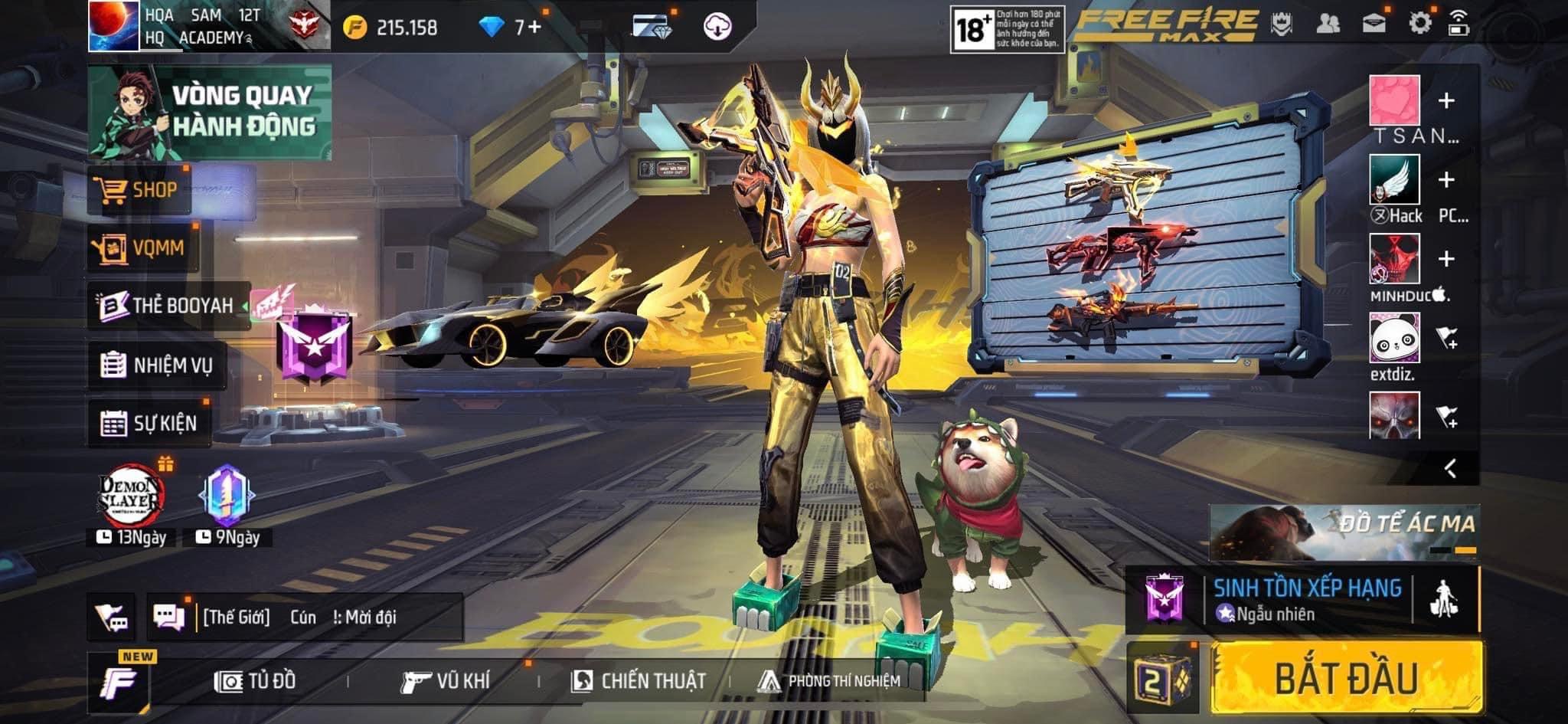Open the friends list icon

[x=1328, y=23]
